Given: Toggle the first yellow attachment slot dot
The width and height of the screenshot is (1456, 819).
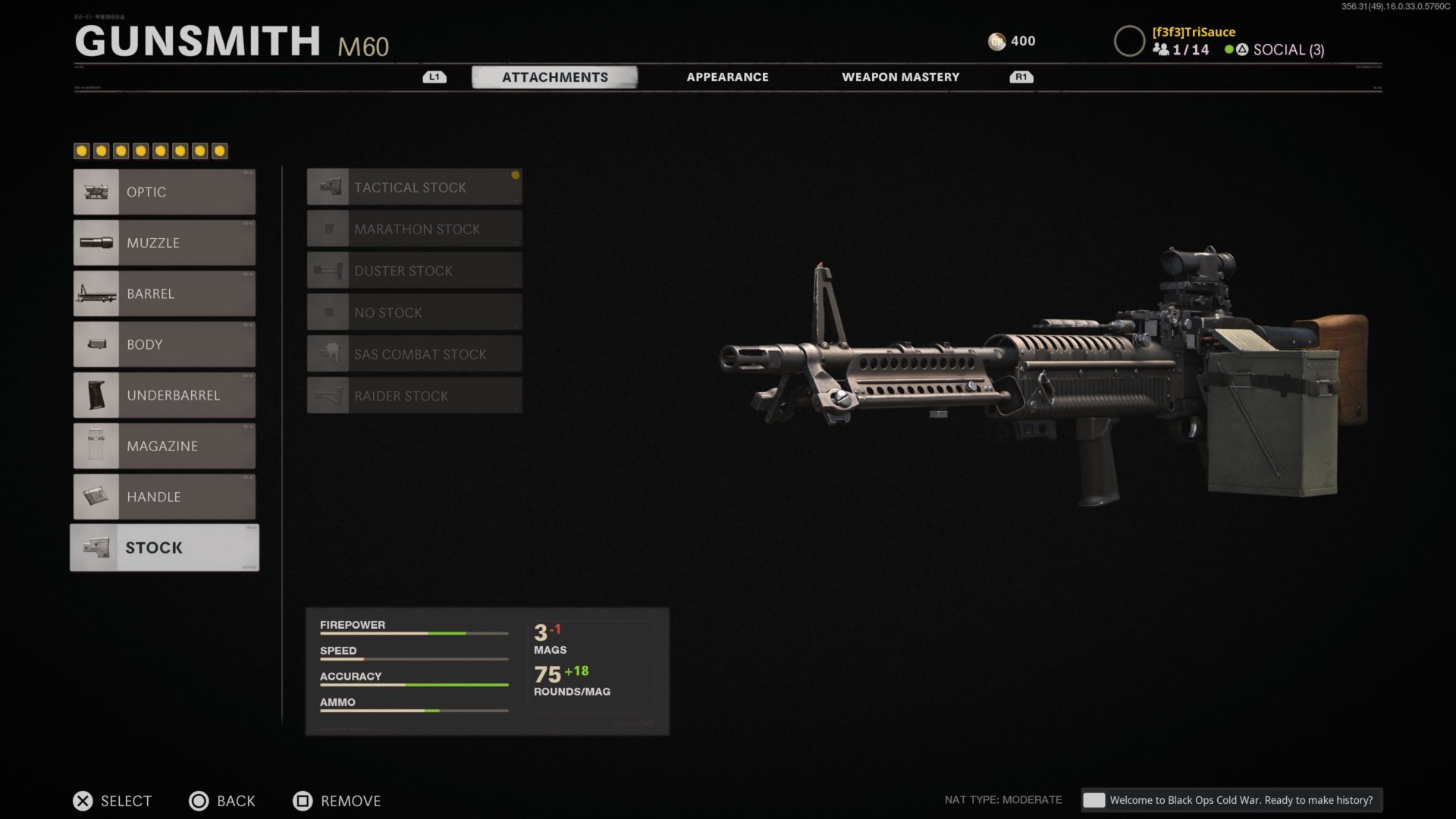Looking at the screenshot, I should [x=81, y=150].
